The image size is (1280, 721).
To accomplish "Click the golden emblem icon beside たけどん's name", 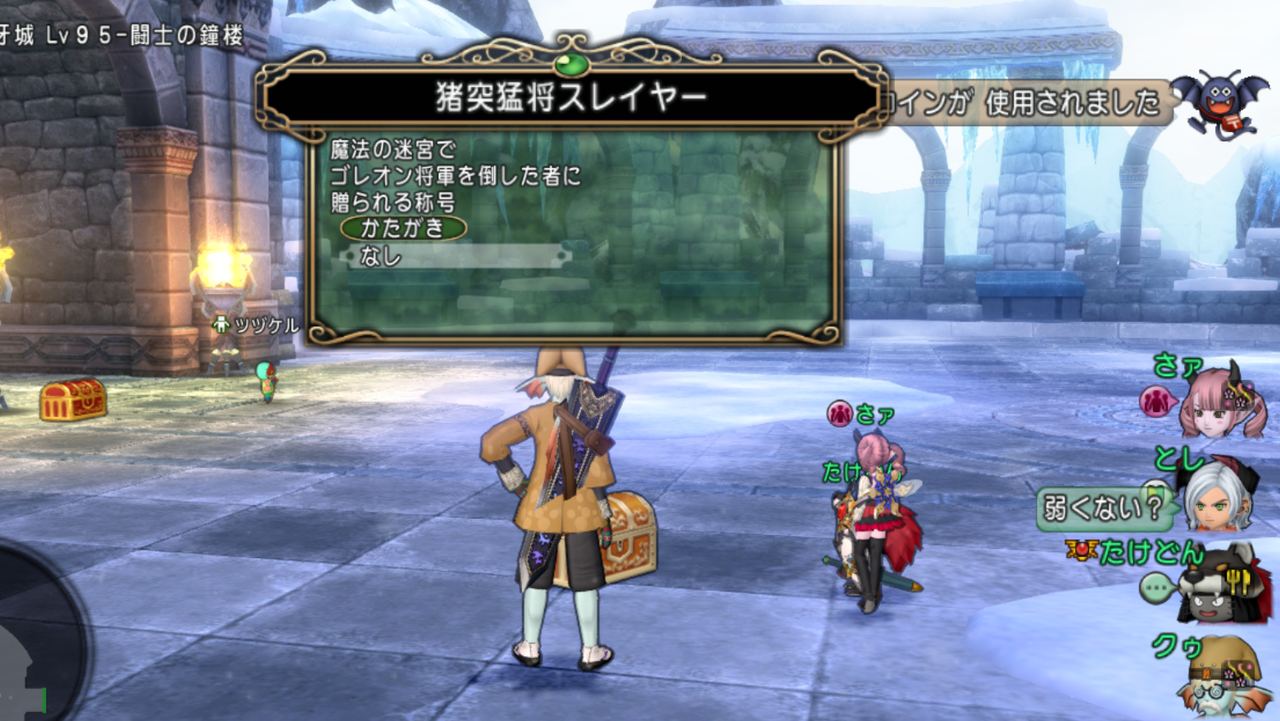I will click(1082, 548).
